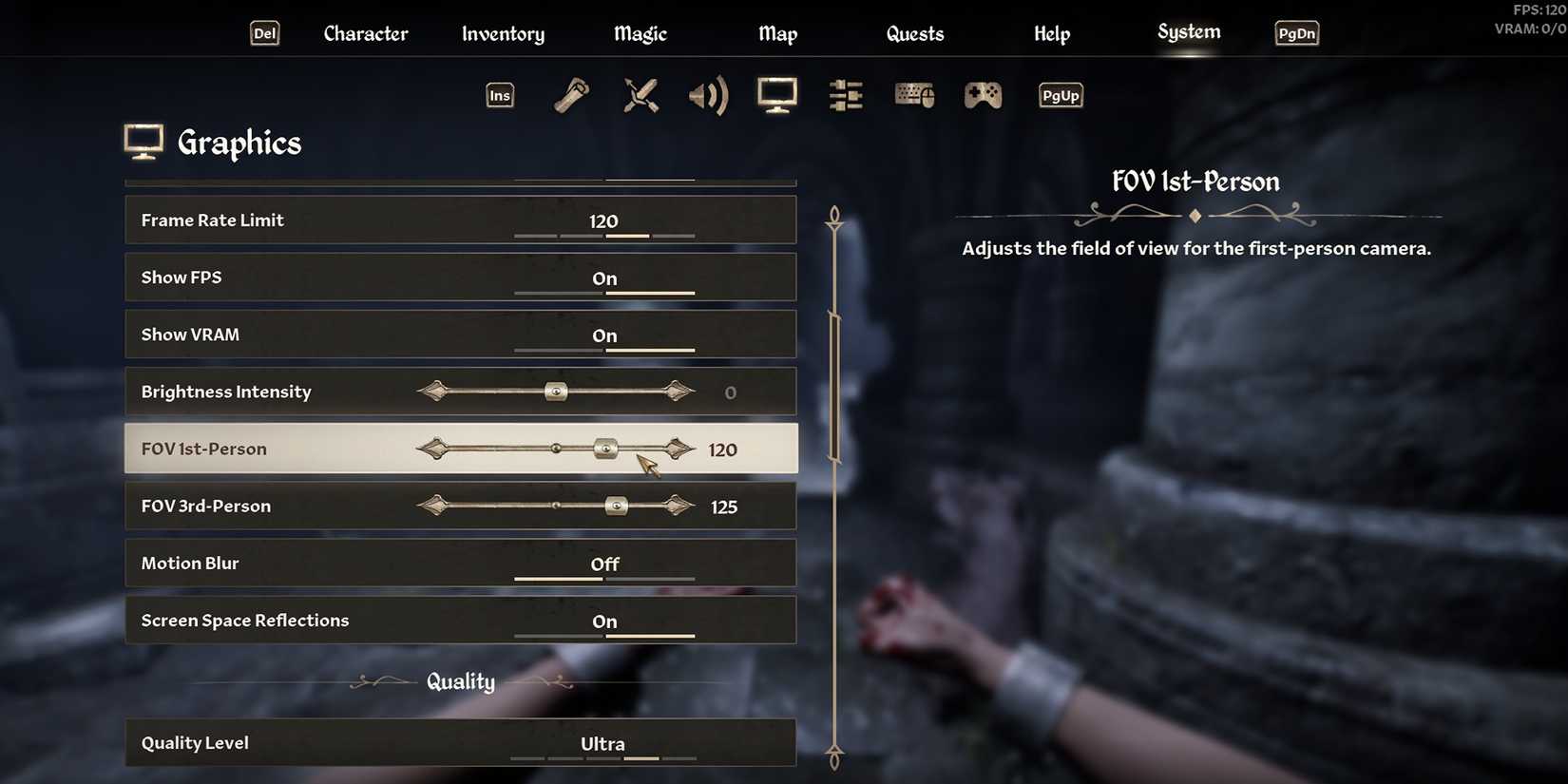
Task: Select the Graphics monitor icon
Action: pyautogui.click(x=776, y=95)
